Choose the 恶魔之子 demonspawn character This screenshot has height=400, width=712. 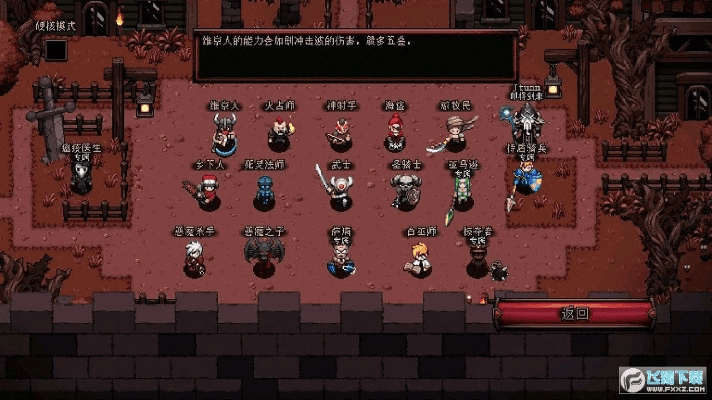265,257
